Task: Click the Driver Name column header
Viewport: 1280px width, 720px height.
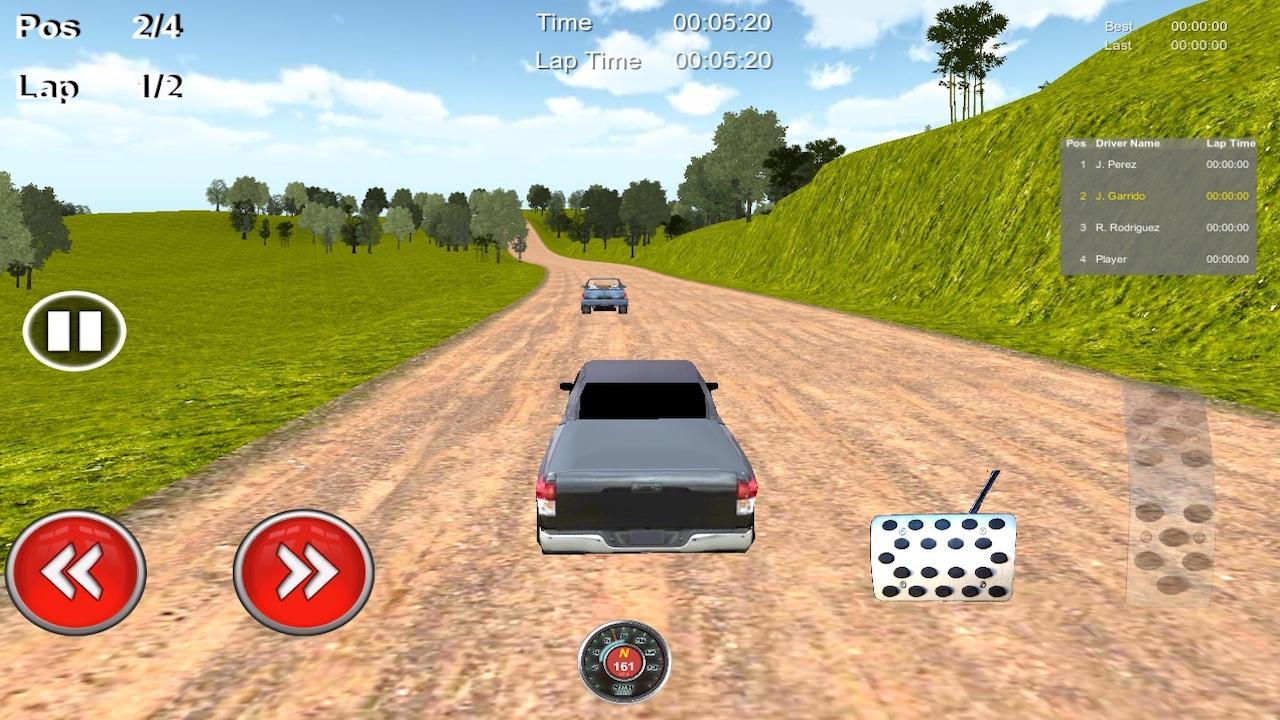Action: (1128, 143)
